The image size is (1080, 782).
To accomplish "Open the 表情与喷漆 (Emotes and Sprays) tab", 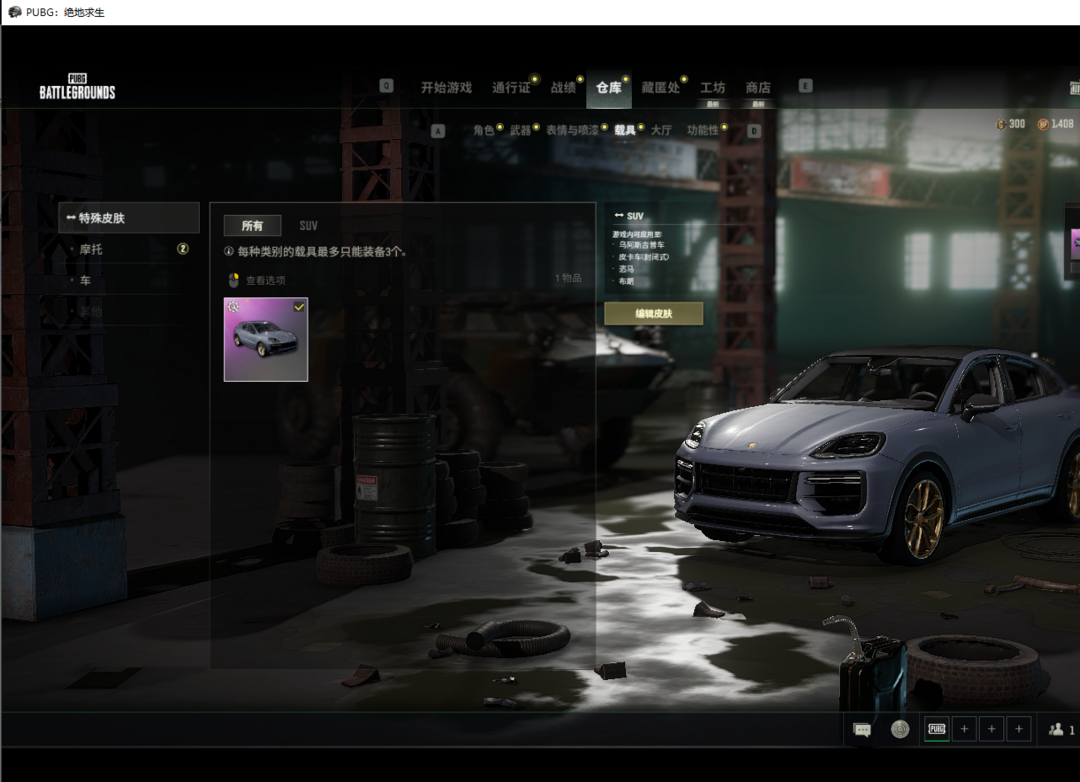I will tap(572, 130).
